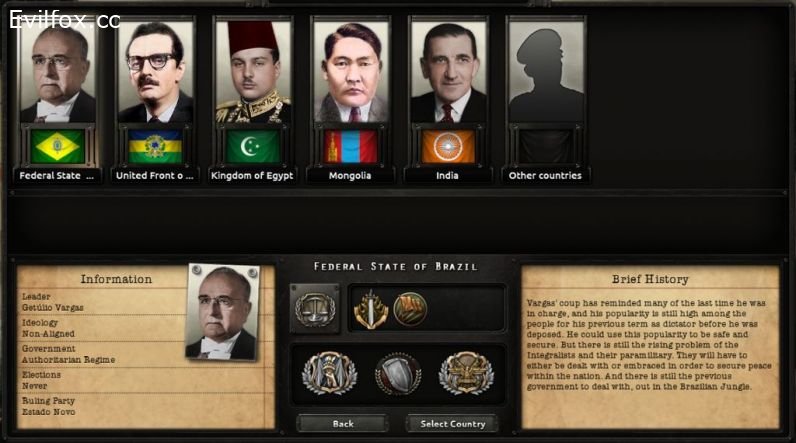Viewport: 796px width, 443px height.
Task: Click Getúlio Vargas's photo in the Information panel
Action: click(x=227, y=314)
